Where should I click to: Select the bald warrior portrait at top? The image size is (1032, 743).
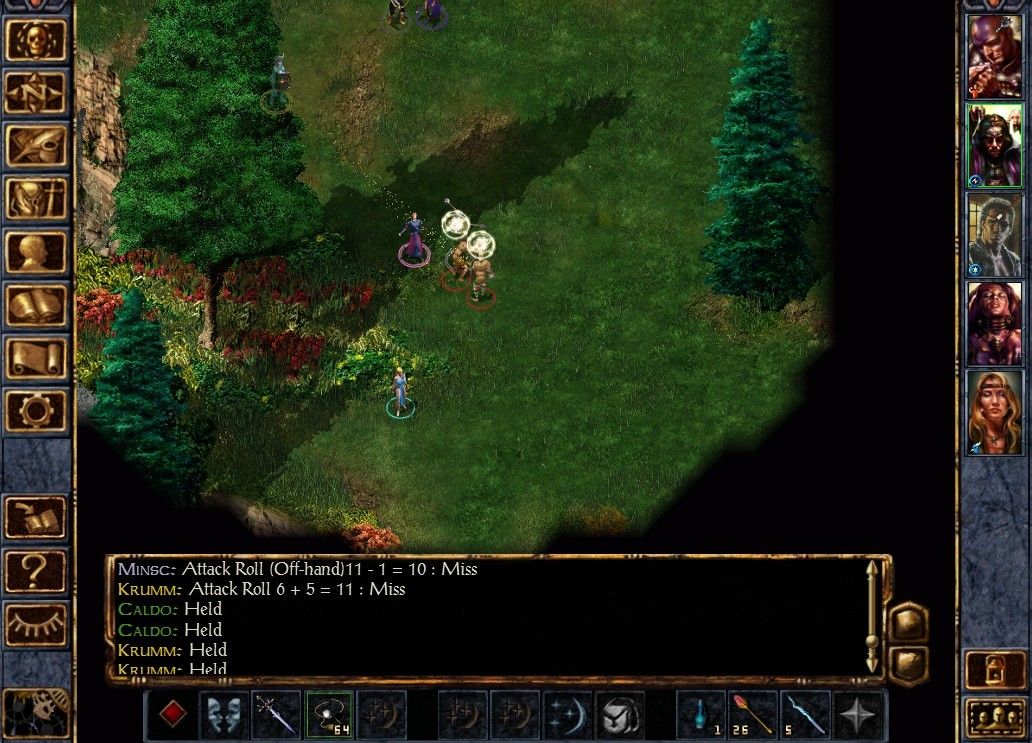coord(993,56)
